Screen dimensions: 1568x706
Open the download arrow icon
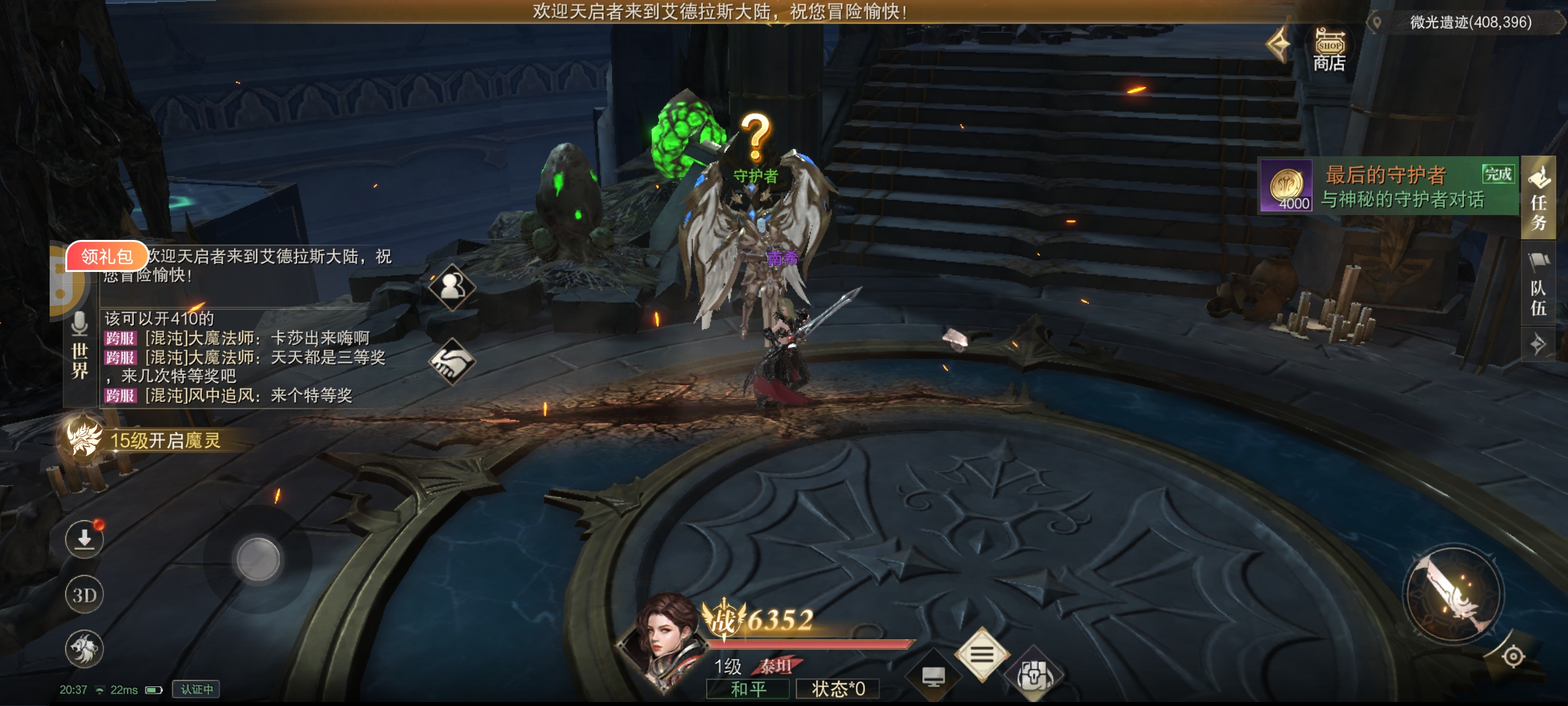[84, 539]
